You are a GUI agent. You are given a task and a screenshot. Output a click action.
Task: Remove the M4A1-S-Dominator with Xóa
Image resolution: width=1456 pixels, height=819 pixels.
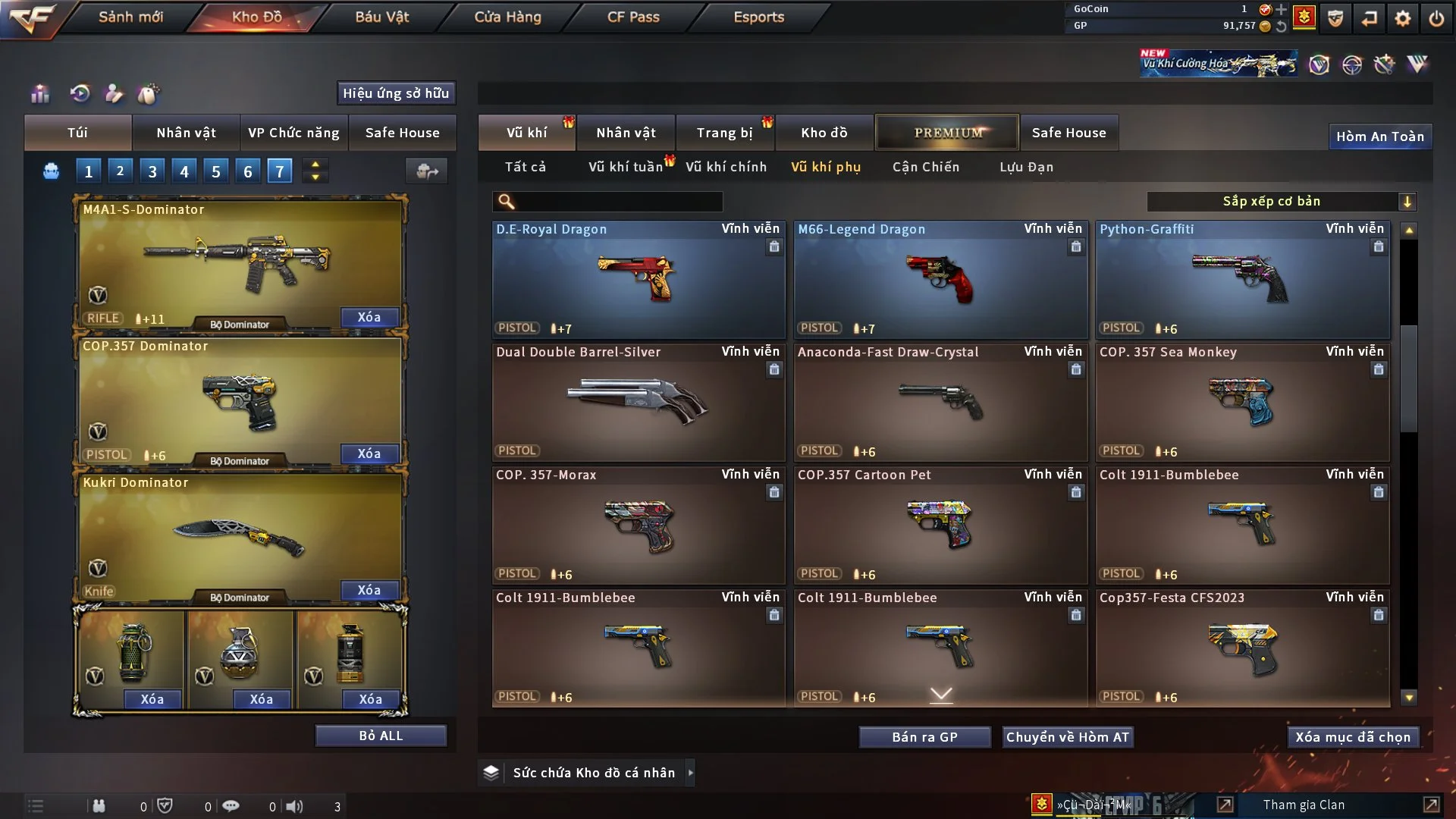pyautogui.click(x=369, y=317)
